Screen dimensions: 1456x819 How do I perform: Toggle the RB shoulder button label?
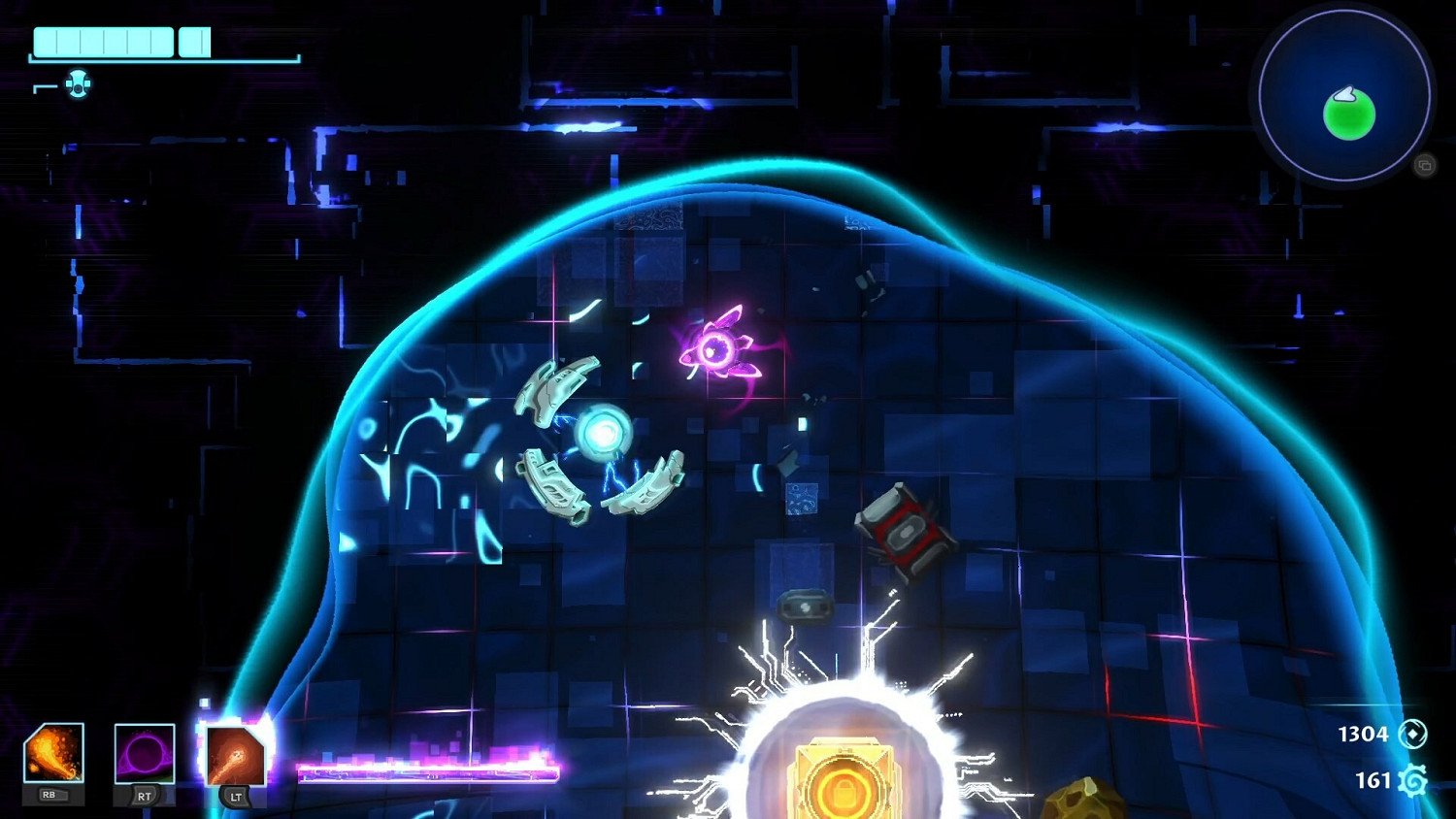(x=53, y=794)
